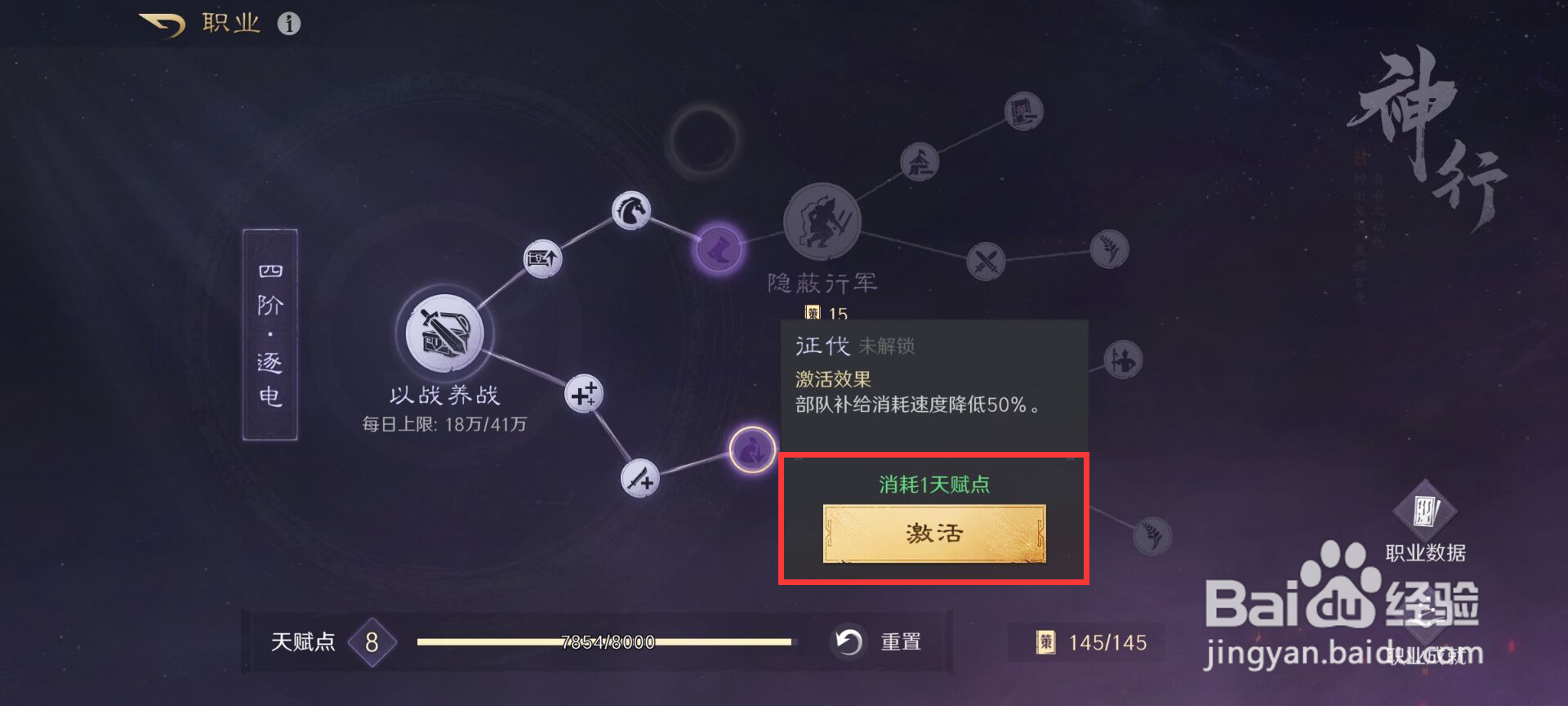Screen dimensions: 1568x706
Task: Click the back arrow beside 职业
Action: tap(161, 22)
